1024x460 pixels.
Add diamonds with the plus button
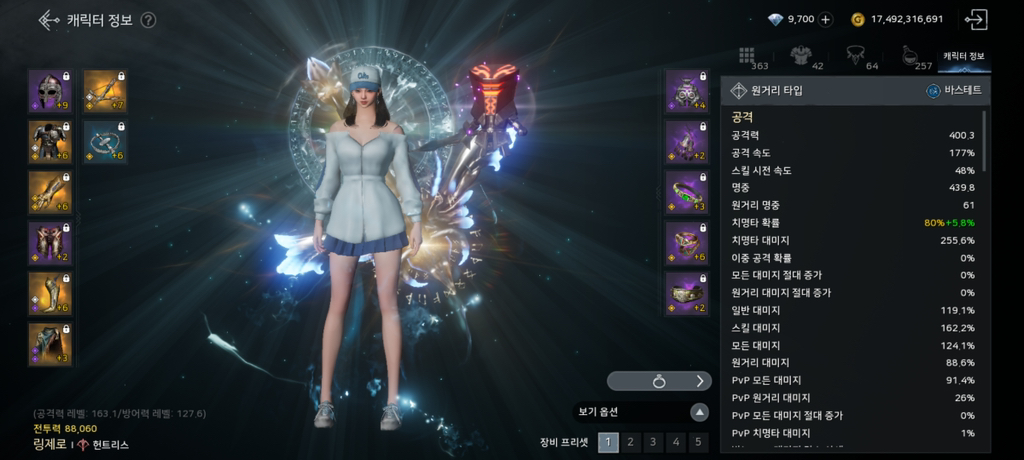[x=825, y=19]
